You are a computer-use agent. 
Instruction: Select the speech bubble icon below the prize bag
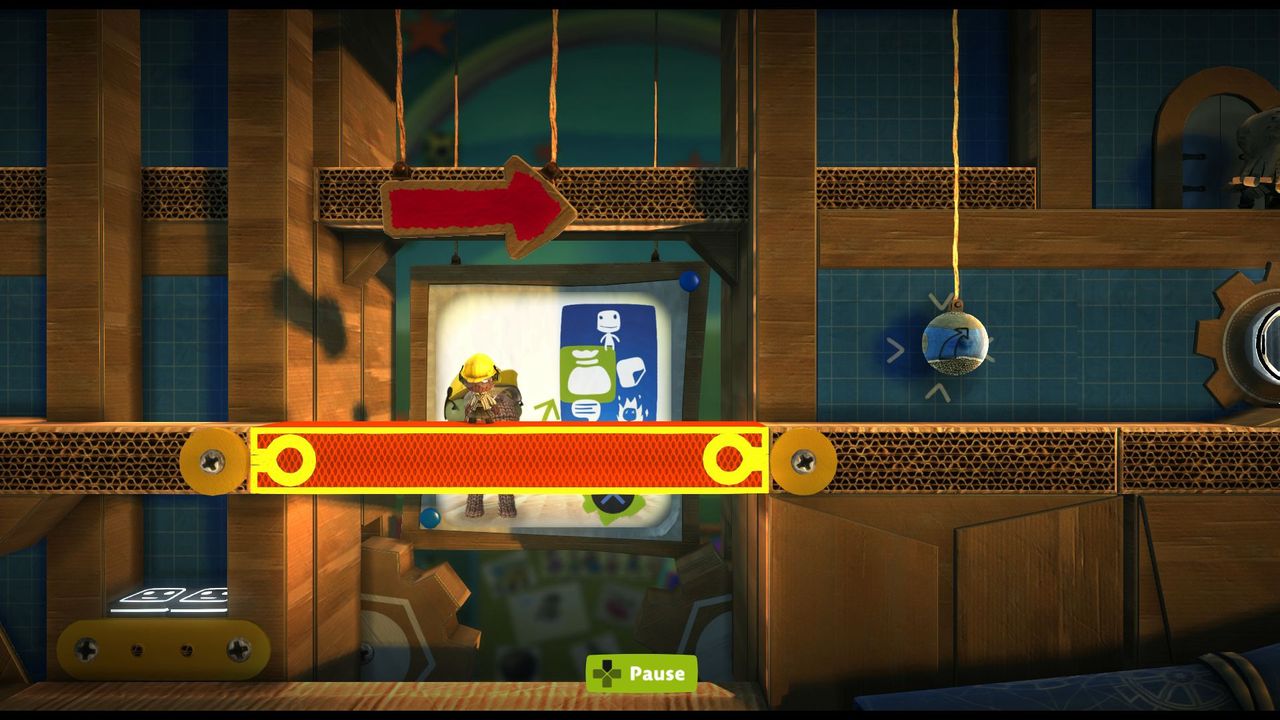coord(585,408)
